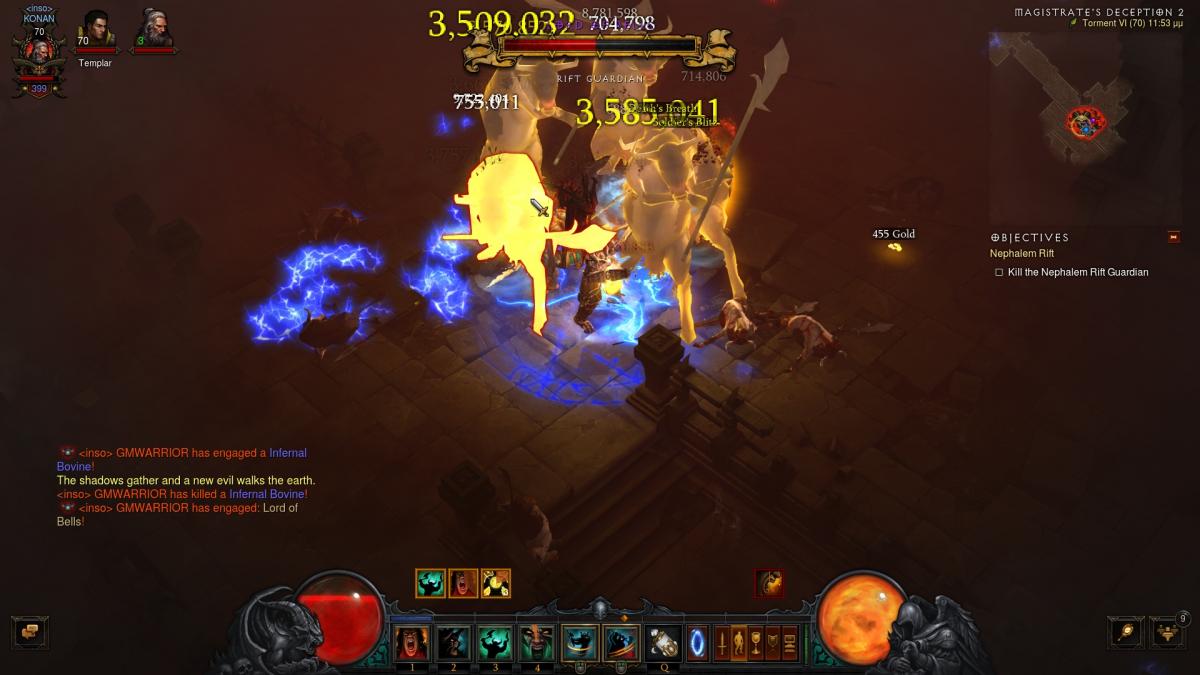Select the left mouse whirling figure skill
The width and height of the screenshot is (1200, 675).
579,642
